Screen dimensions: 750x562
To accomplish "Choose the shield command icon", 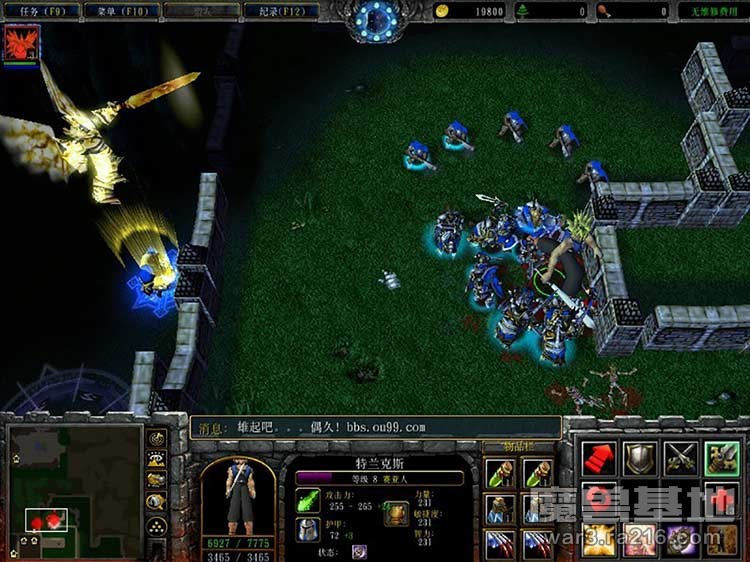I will click(x=640, y=459).
